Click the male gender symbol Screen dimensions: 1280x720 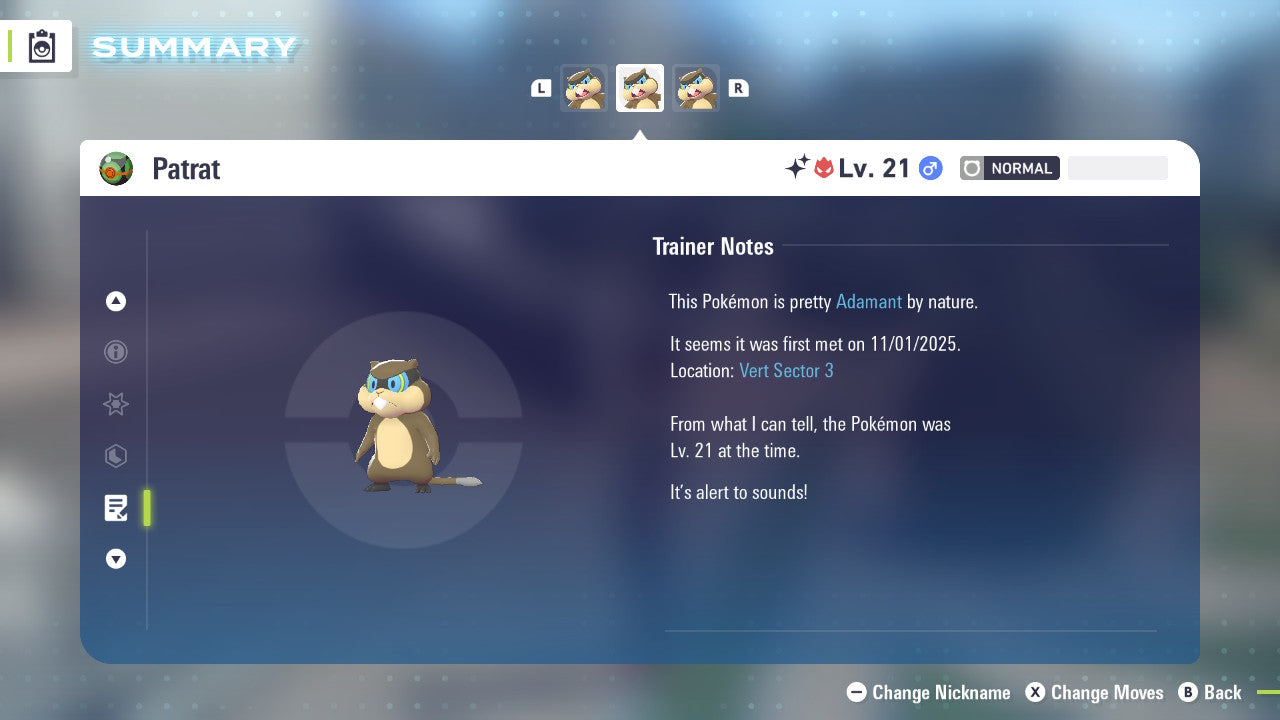930,168
